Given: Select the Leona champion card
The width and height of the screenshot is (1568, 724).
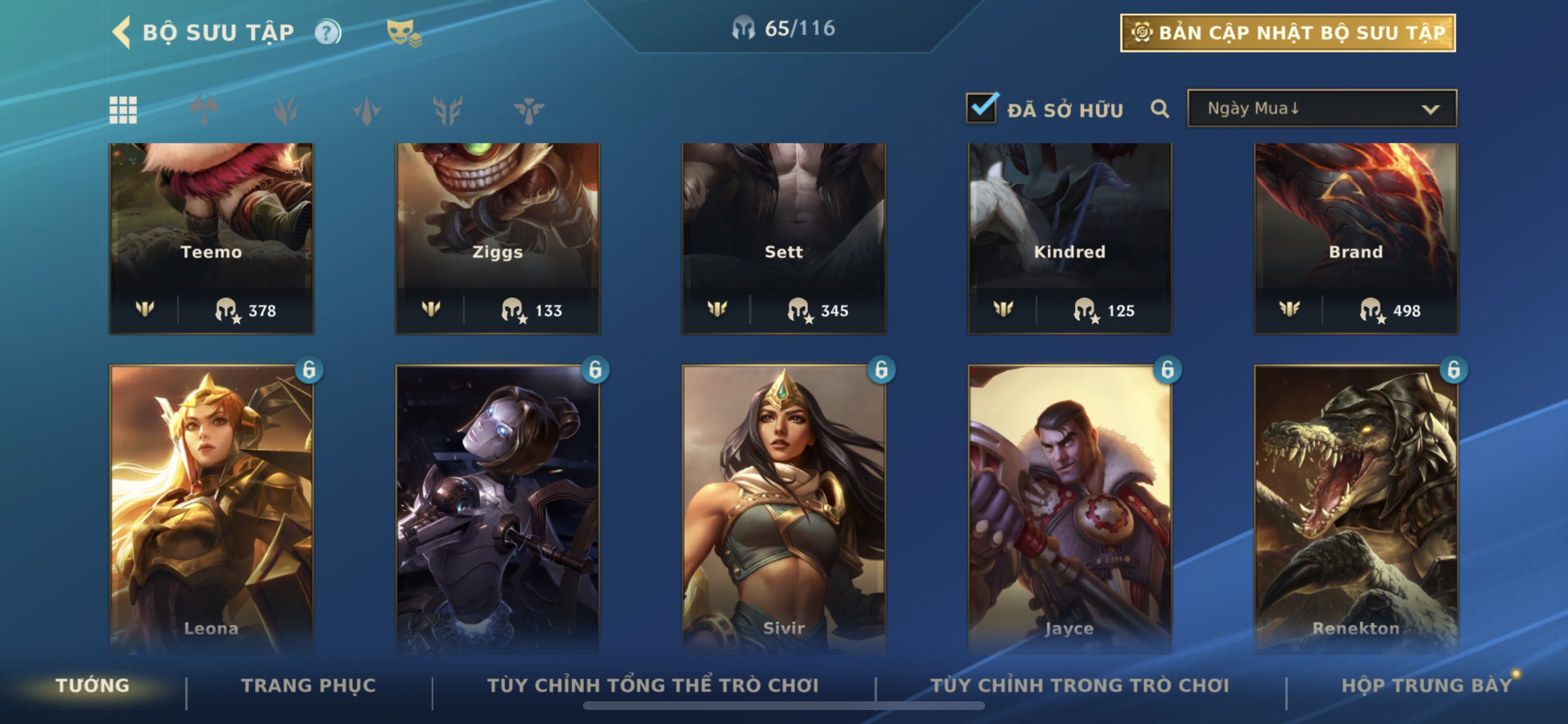Looking at the screenshot, I should click(211, 508).
